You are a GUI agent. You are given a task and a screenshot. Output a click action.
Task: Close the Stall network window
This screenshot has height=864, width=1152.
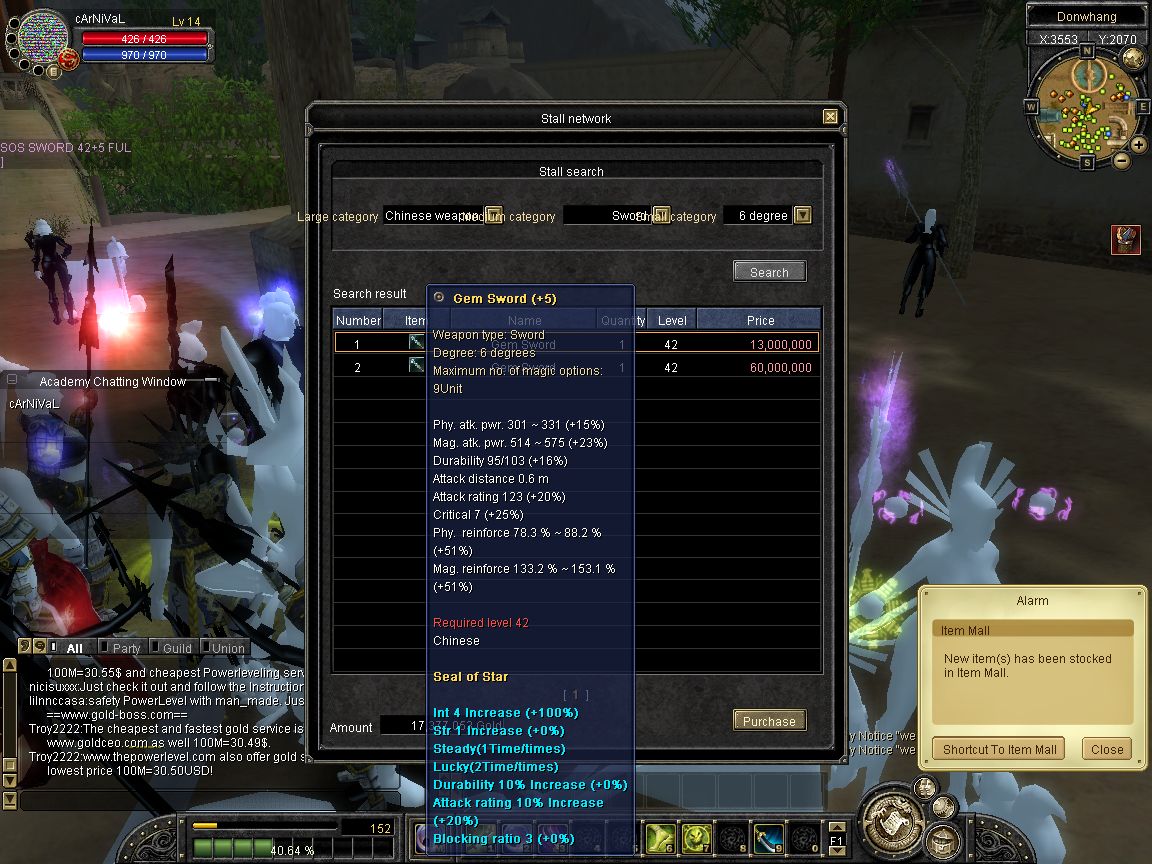click(830, 117)
